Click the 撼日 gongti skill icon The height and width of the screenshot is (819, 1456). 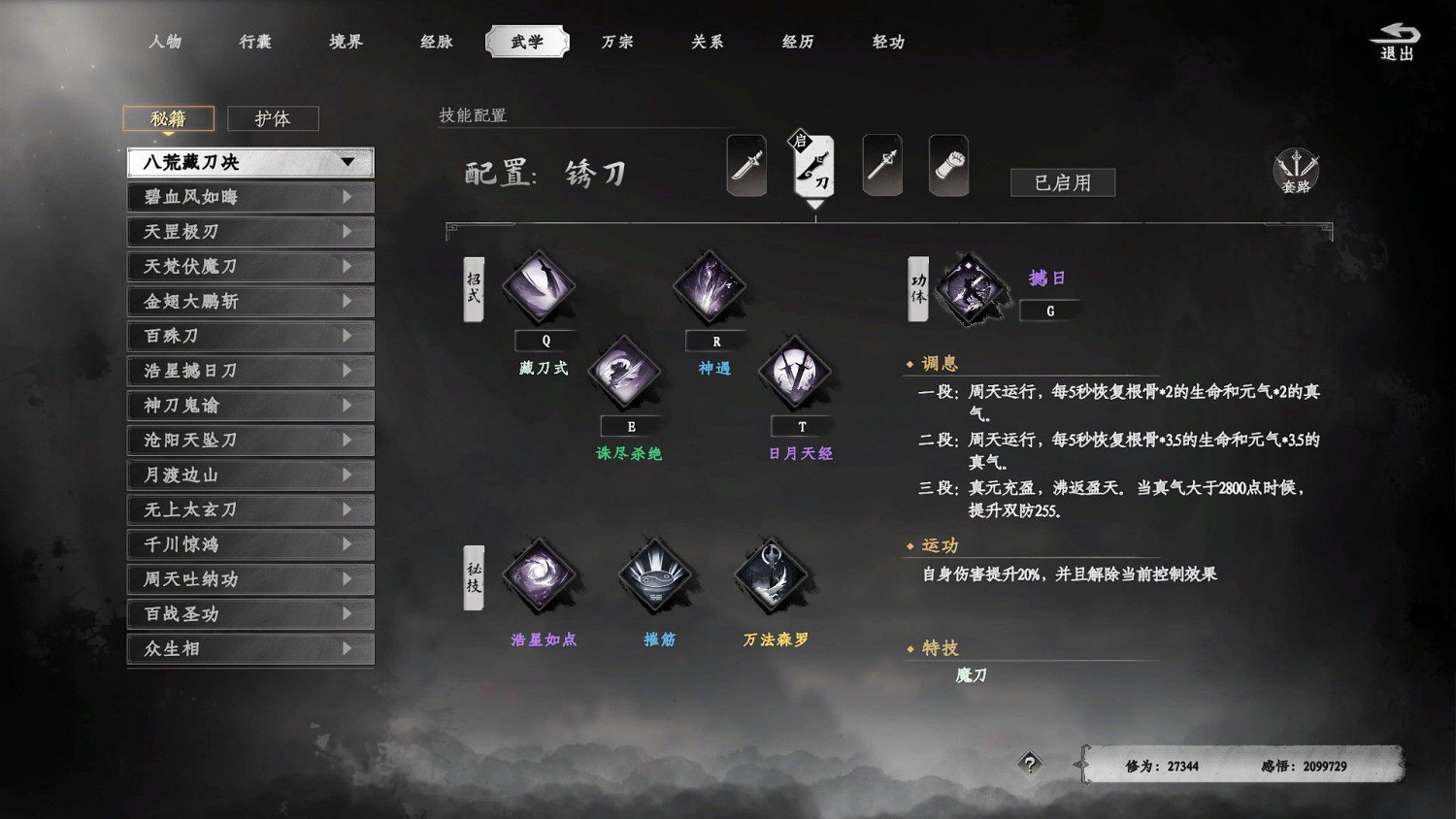968,287
